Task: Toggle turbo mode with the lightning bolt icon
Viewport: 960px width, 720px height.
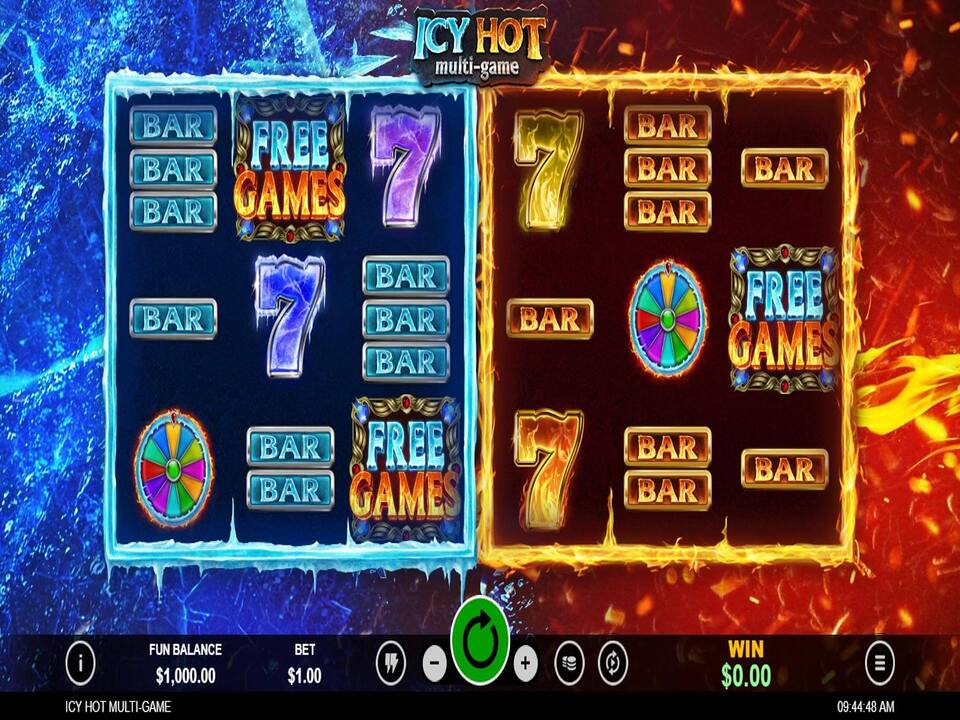Action: click(x=391, y=662)
